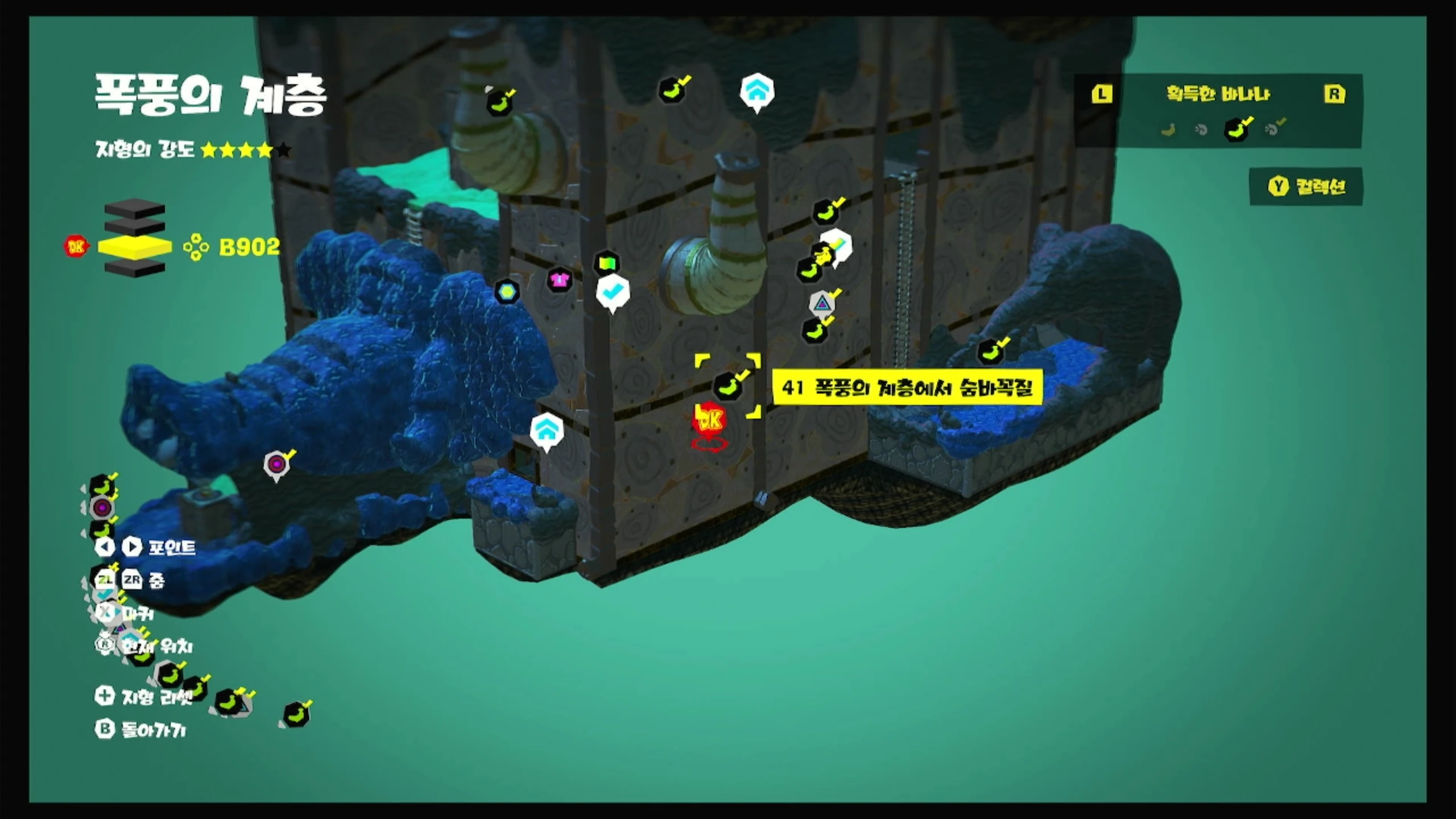Screen dimensions: 1456x819
Task: Select the banana marker on the upper-left pipe
Action: tap(499, 104)
